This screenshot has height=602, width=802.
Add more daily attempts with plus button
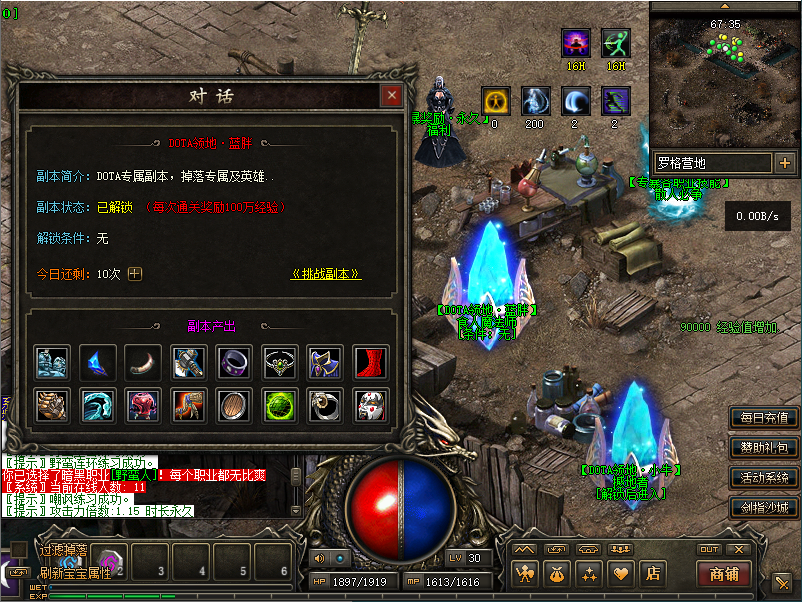[x=135, y=274]
